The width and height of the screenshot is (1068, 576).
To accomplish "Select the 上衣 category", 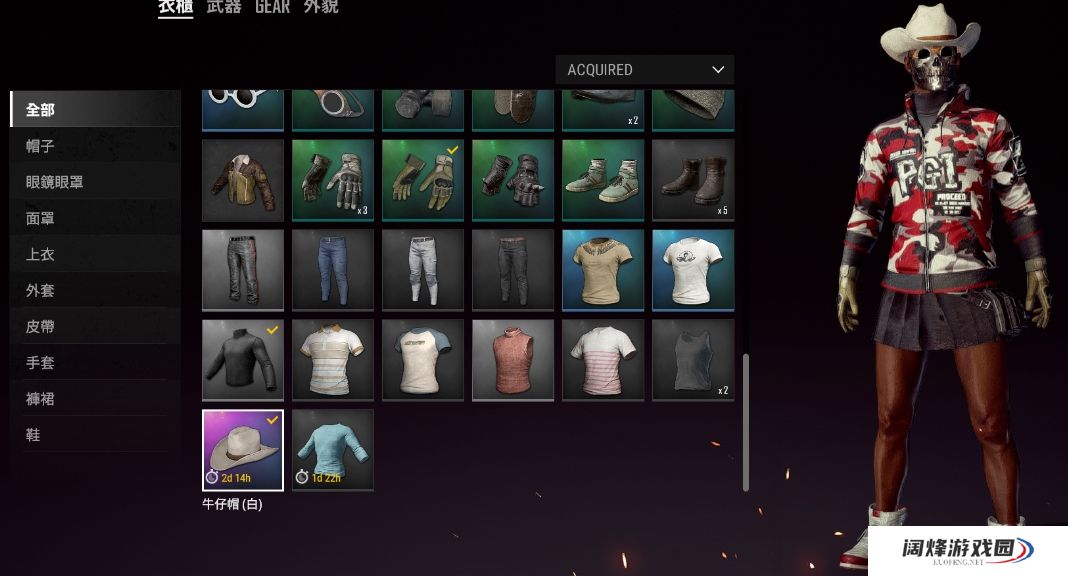I will (x=40, y=254).
